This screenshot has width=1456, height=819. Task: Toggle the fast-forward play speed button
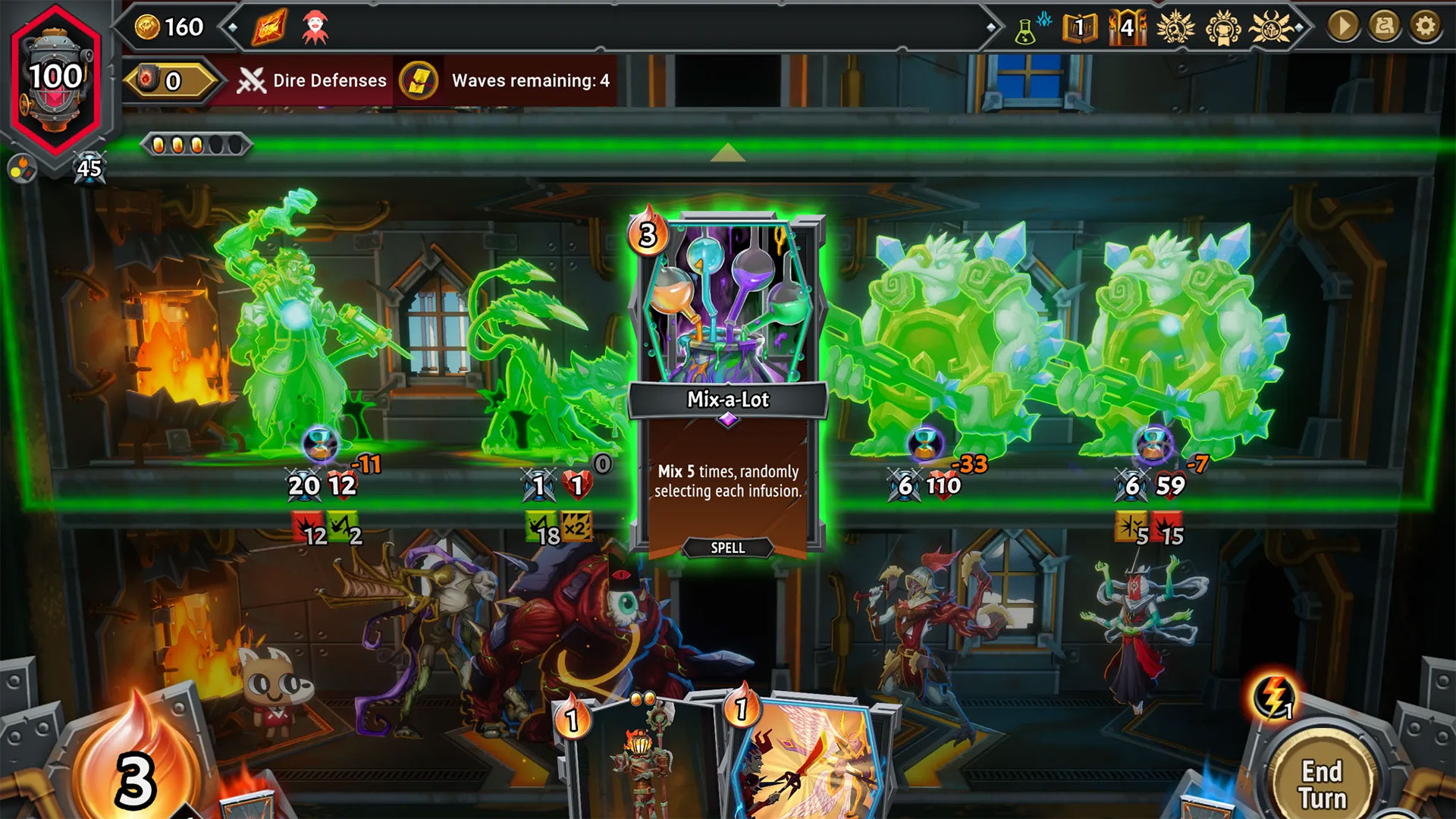tap(1343, 27)
